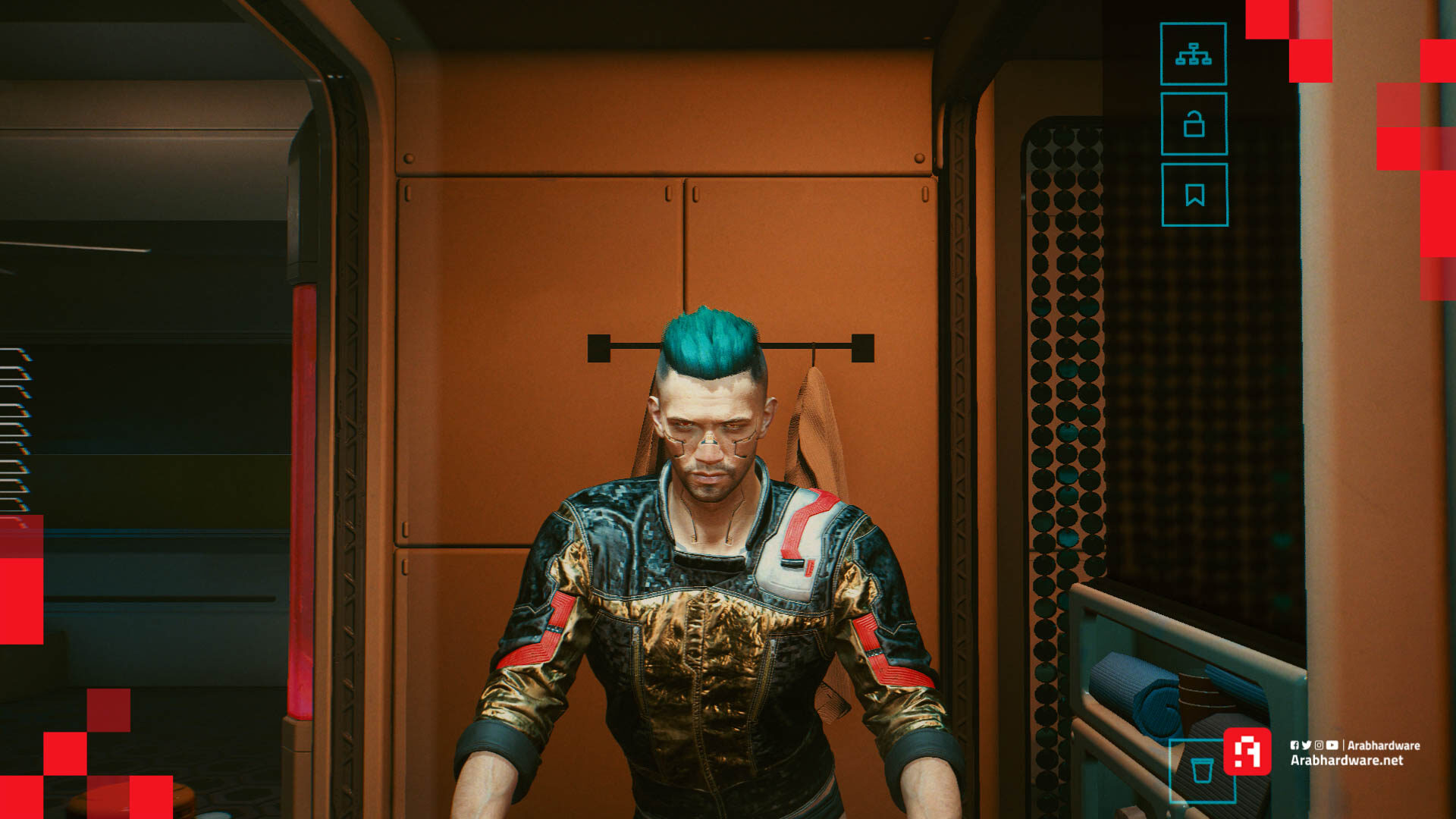The width and height of the screenshot is (1456, 819).
Task: Open the Arabhardware.net website link
Action: (1347, 761)
